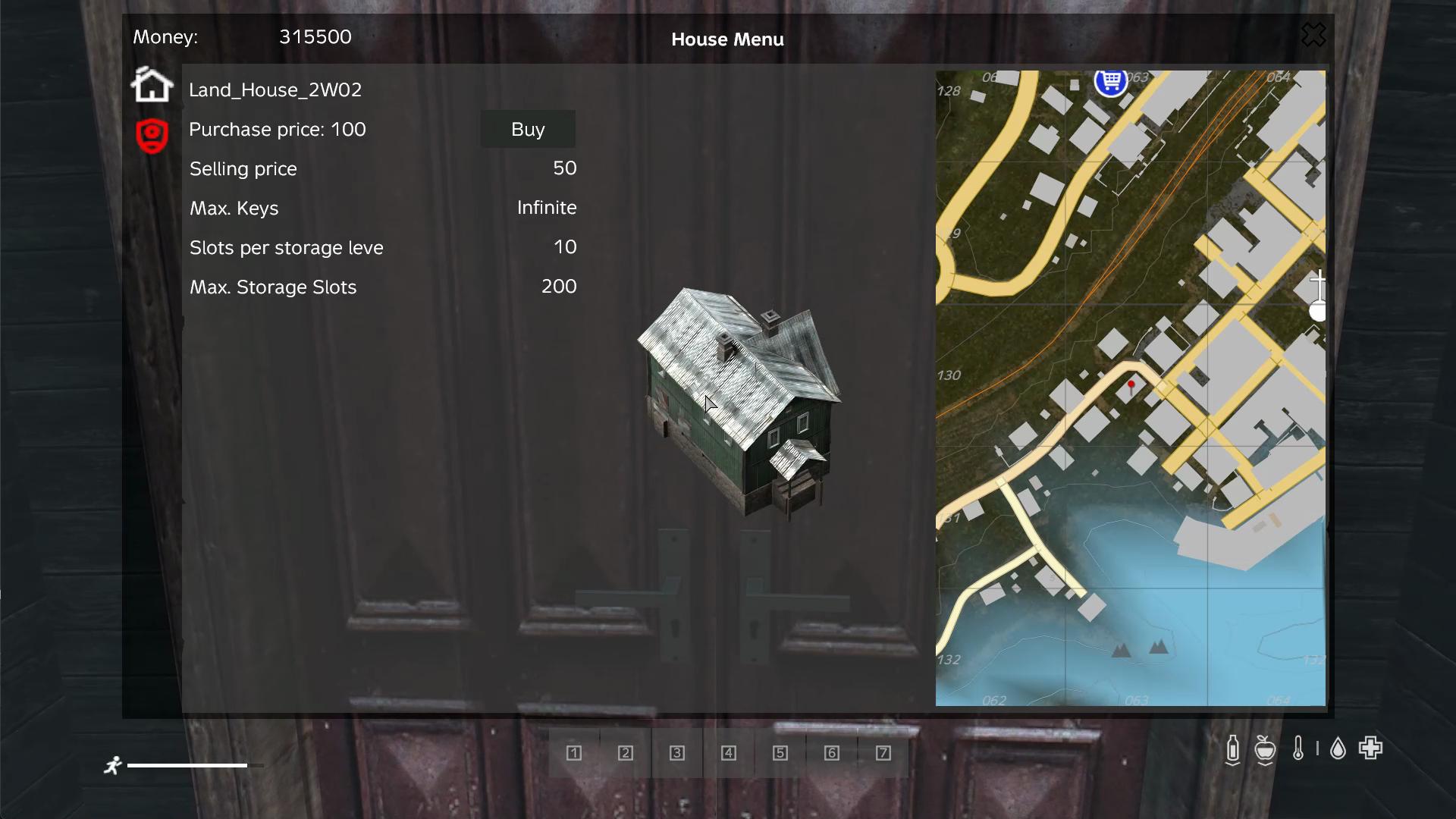
Task: Buy the Land_House_2W02 house
Action: 528,130
